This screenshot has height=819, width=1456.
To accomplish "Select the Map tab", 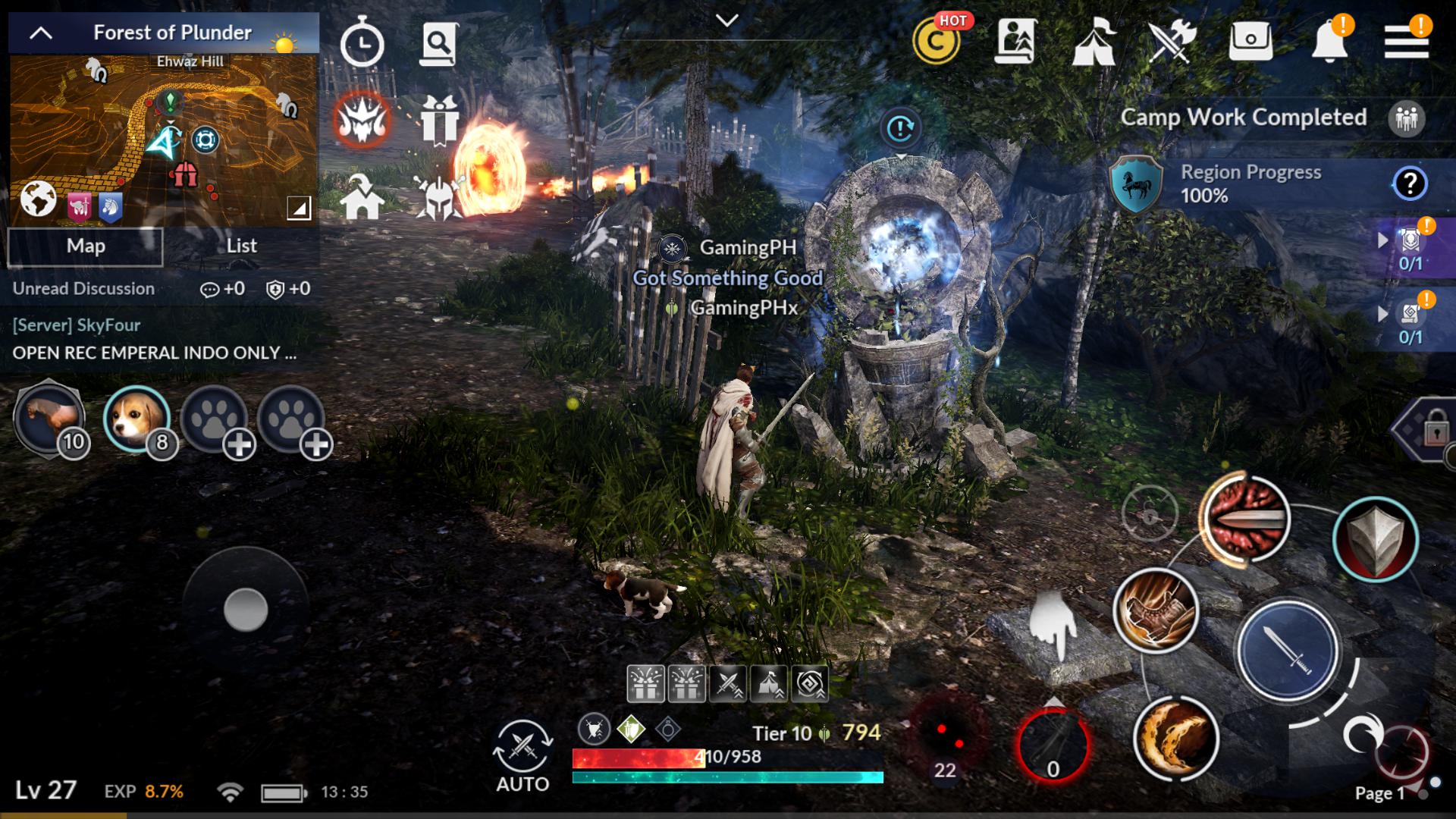I will 85,245.
